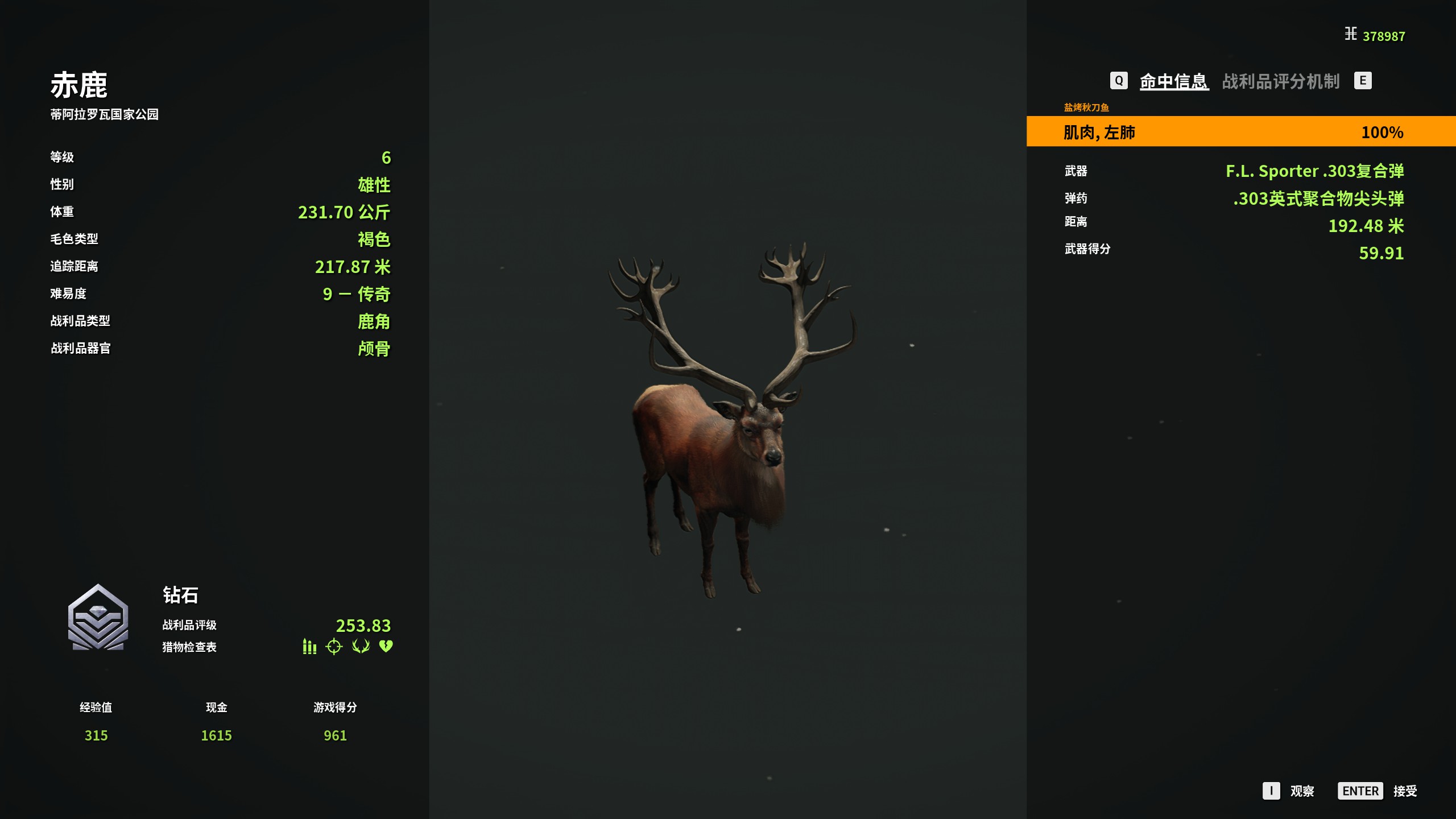The image size is (1456, 819).
Task: Select the 命中信息 tab
Action: point(1174,81)
